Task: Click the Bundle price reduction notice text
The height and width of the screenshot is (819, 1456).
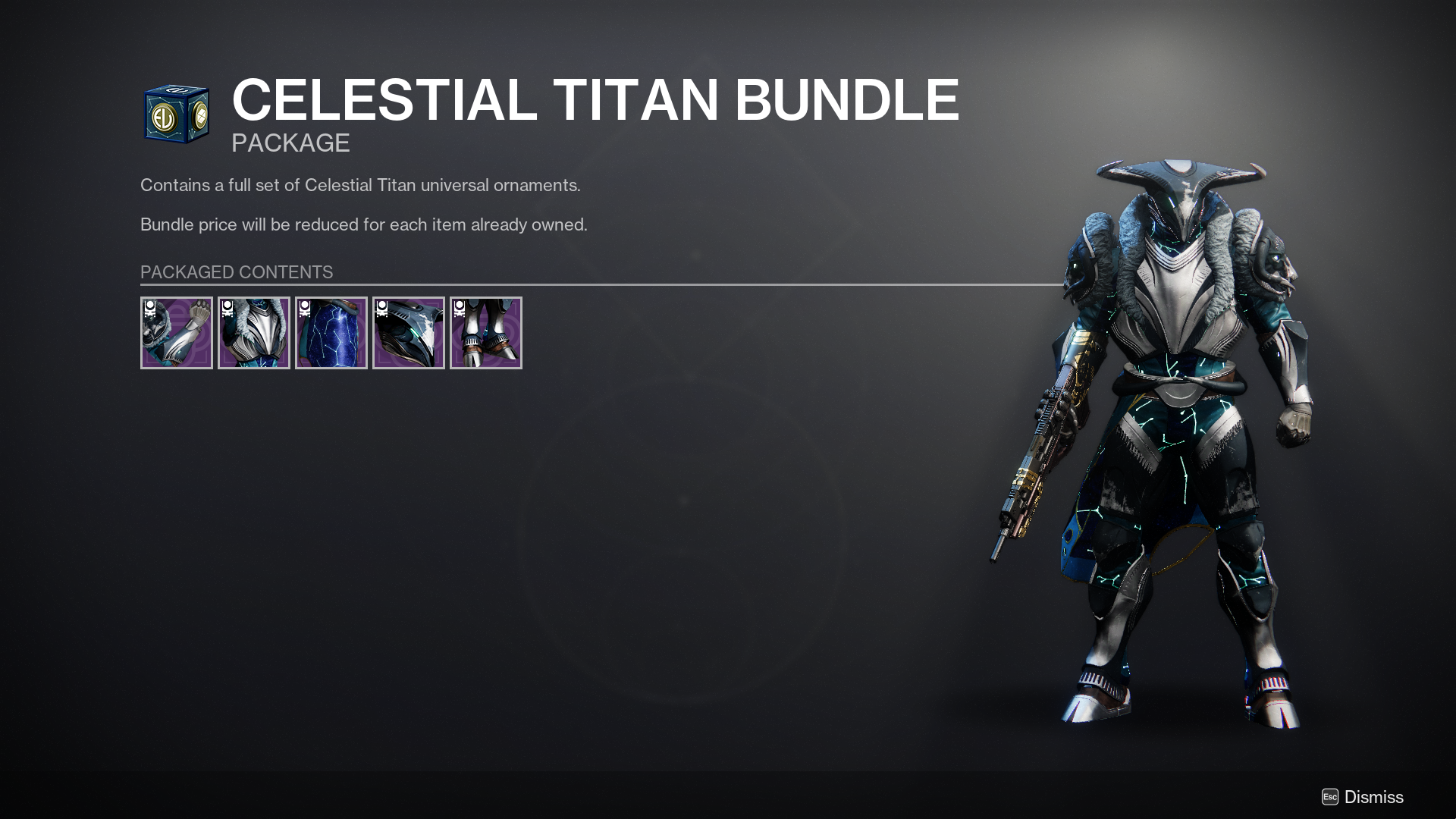Action: (363, 224)
